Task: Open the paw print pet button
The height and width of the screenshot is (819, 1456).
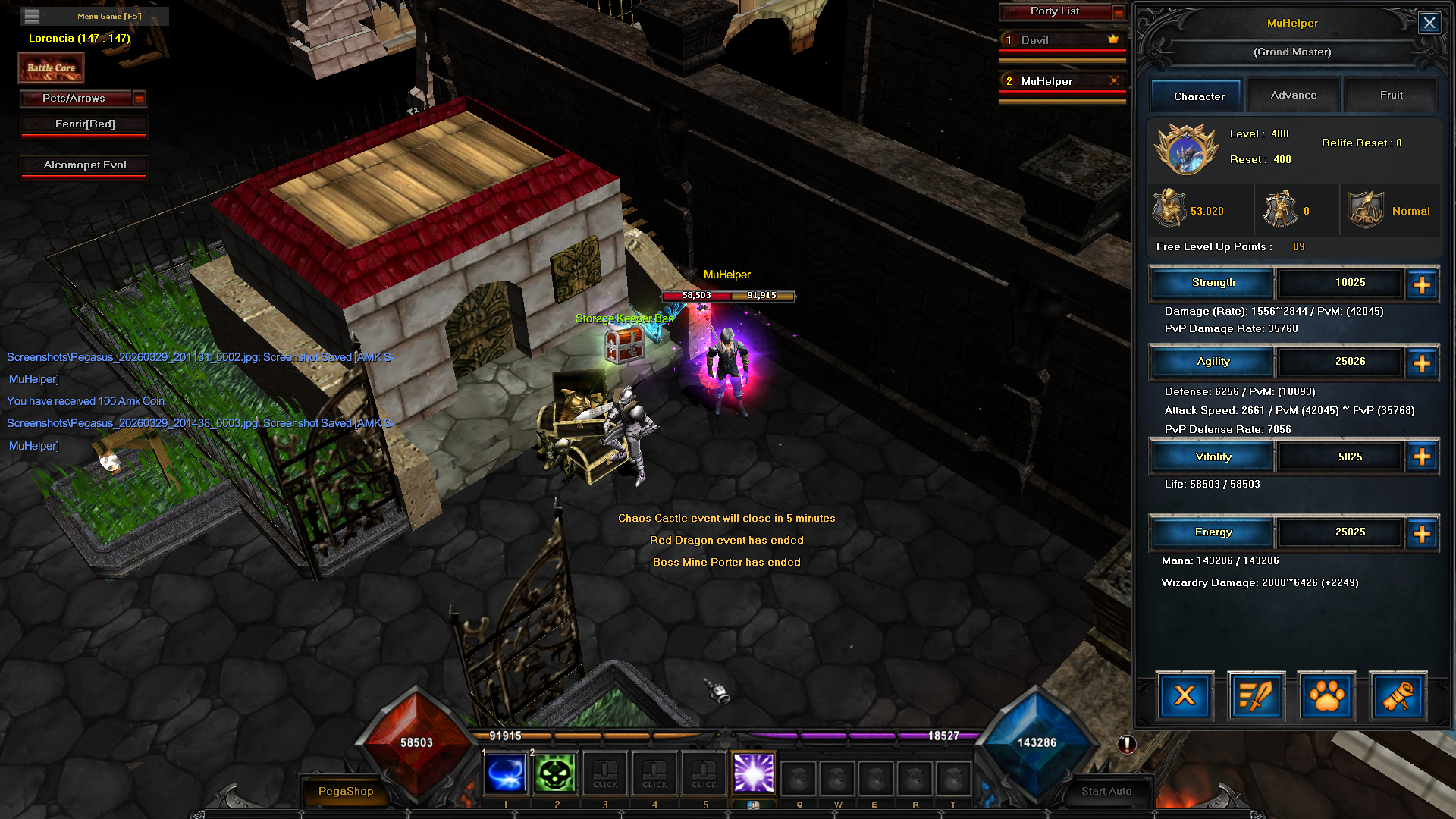Action: [x=1326, y=695]
